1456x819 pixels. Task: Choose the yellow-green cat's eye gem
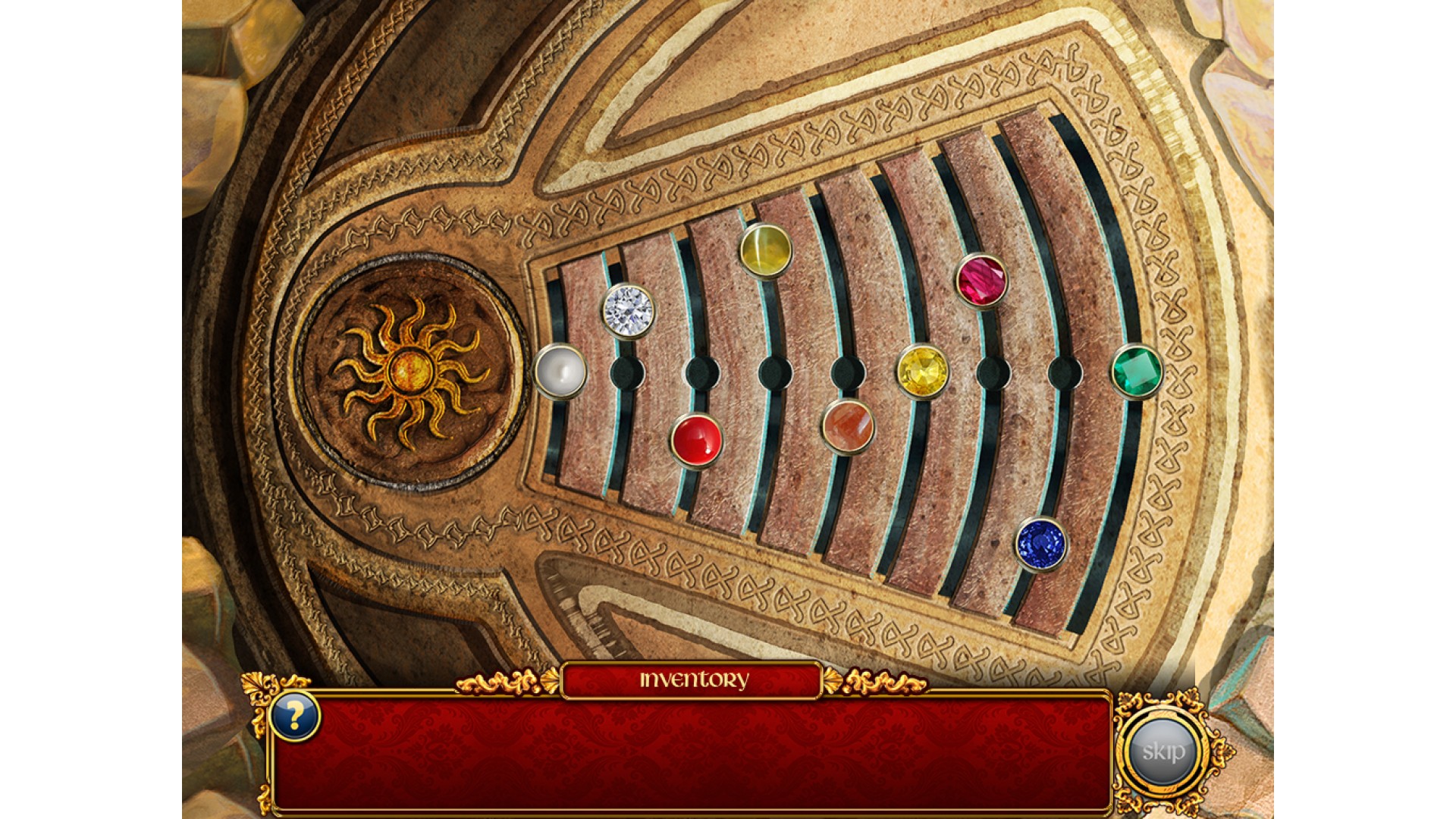766,249
